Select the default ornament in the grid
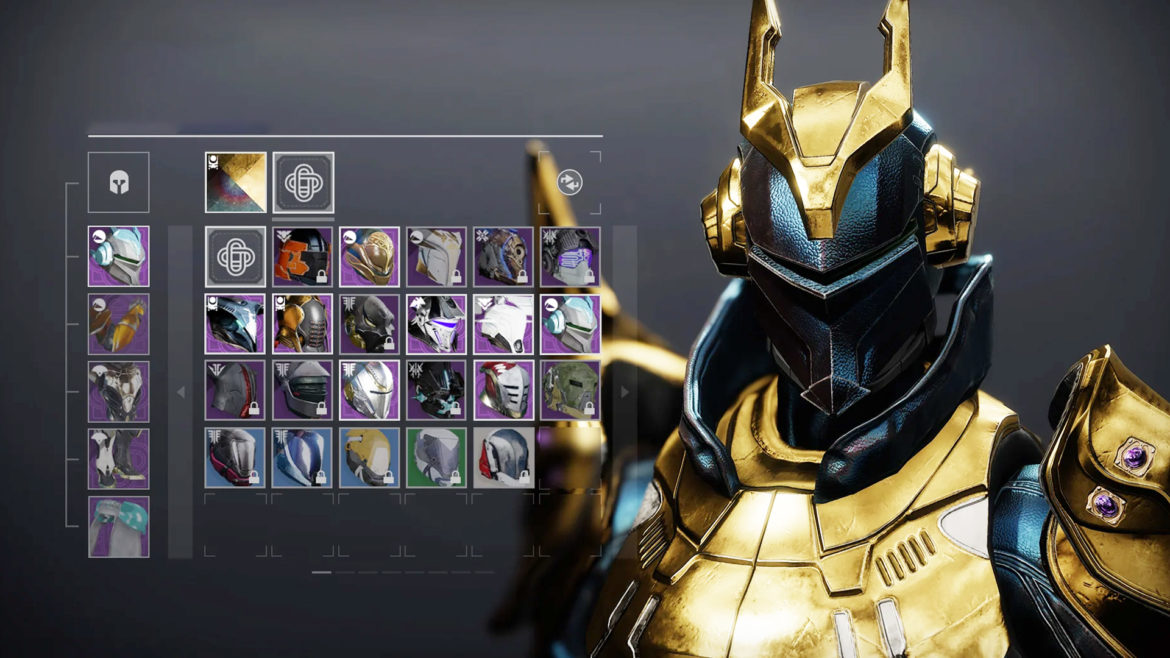Screen dimensions: 1170x658 pos(236,257)
